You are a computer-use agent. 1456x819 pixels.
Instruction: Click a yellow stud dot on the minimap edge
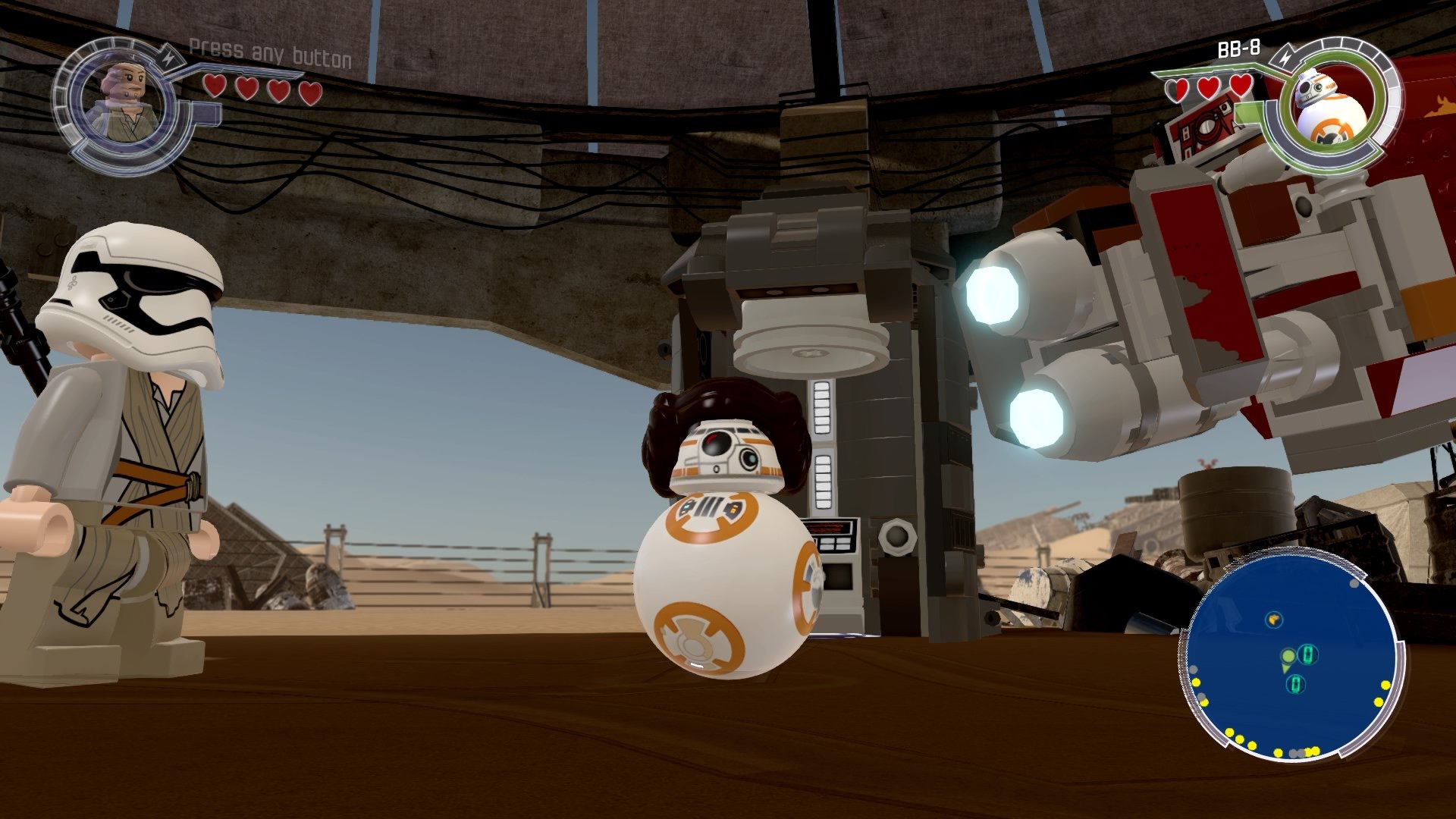pos(1385,685)
